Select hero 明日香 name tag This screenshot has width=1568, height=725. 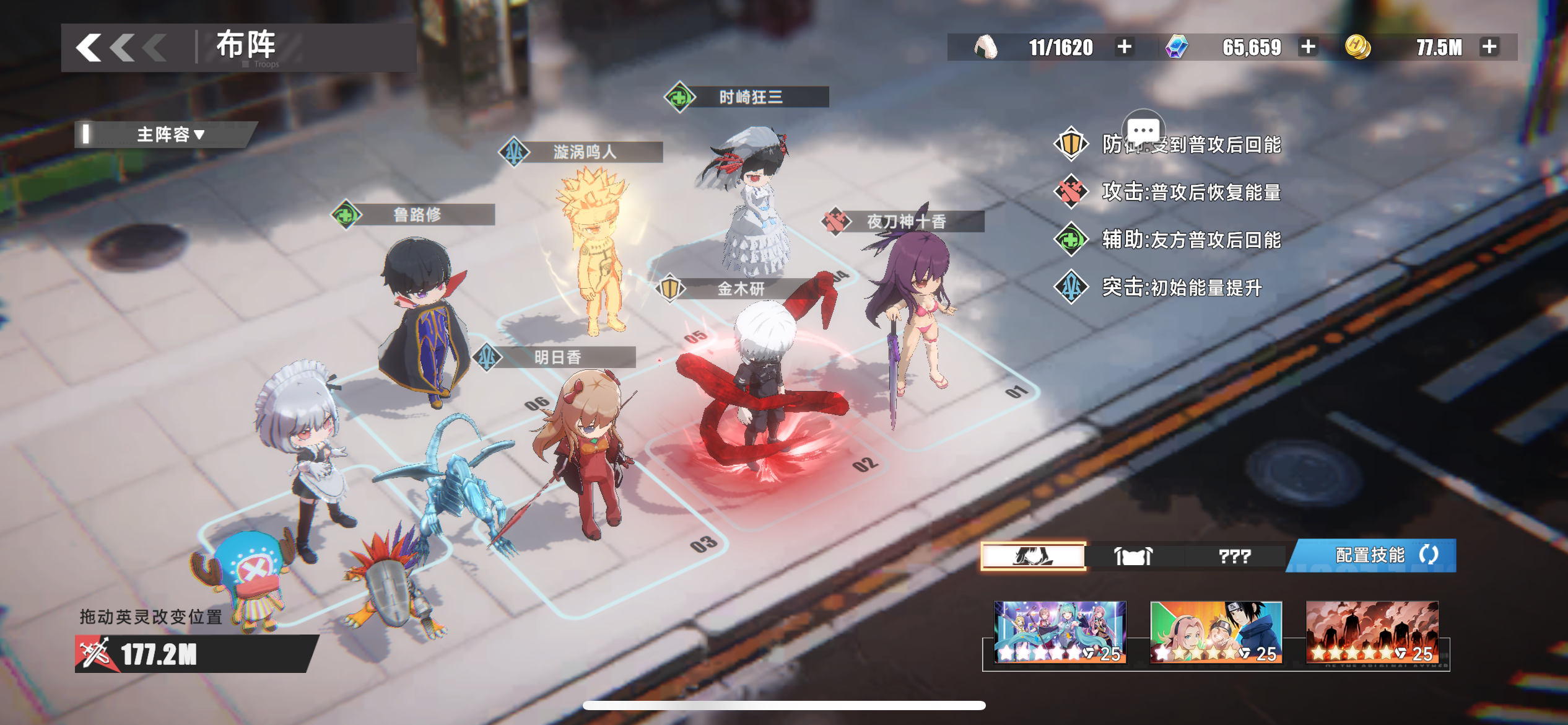coord(557,358)
